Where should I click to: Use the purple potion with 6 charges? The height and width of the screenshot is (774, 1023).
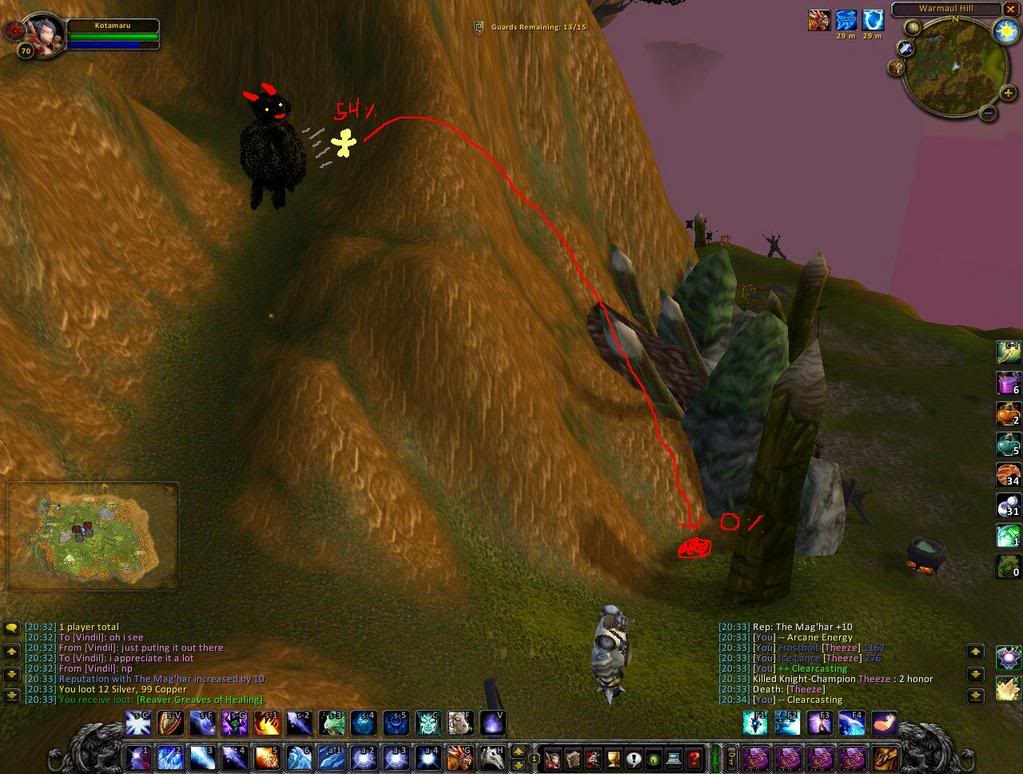(x=1008, y=383)
